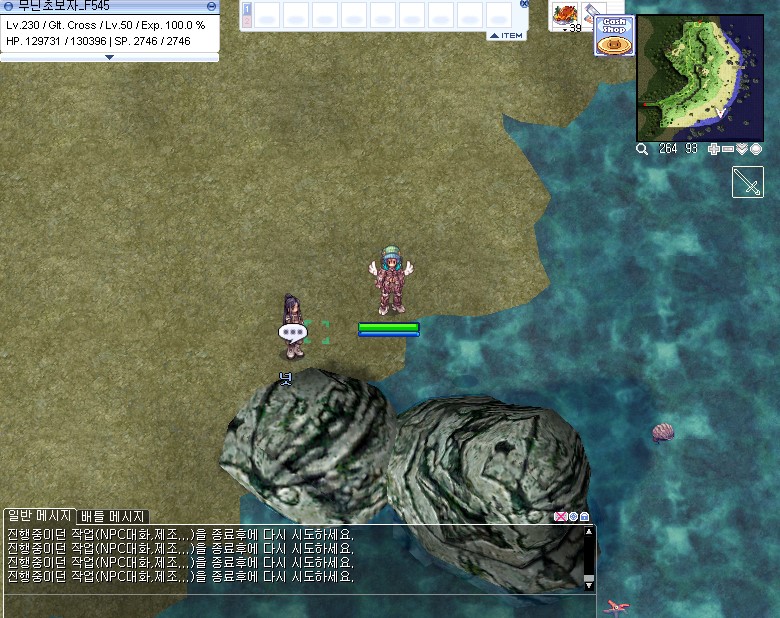This screenshot has width=780, height=618.
Task: Switch to the 배틀 메시지 chat tab
Action: click(113, 516)
